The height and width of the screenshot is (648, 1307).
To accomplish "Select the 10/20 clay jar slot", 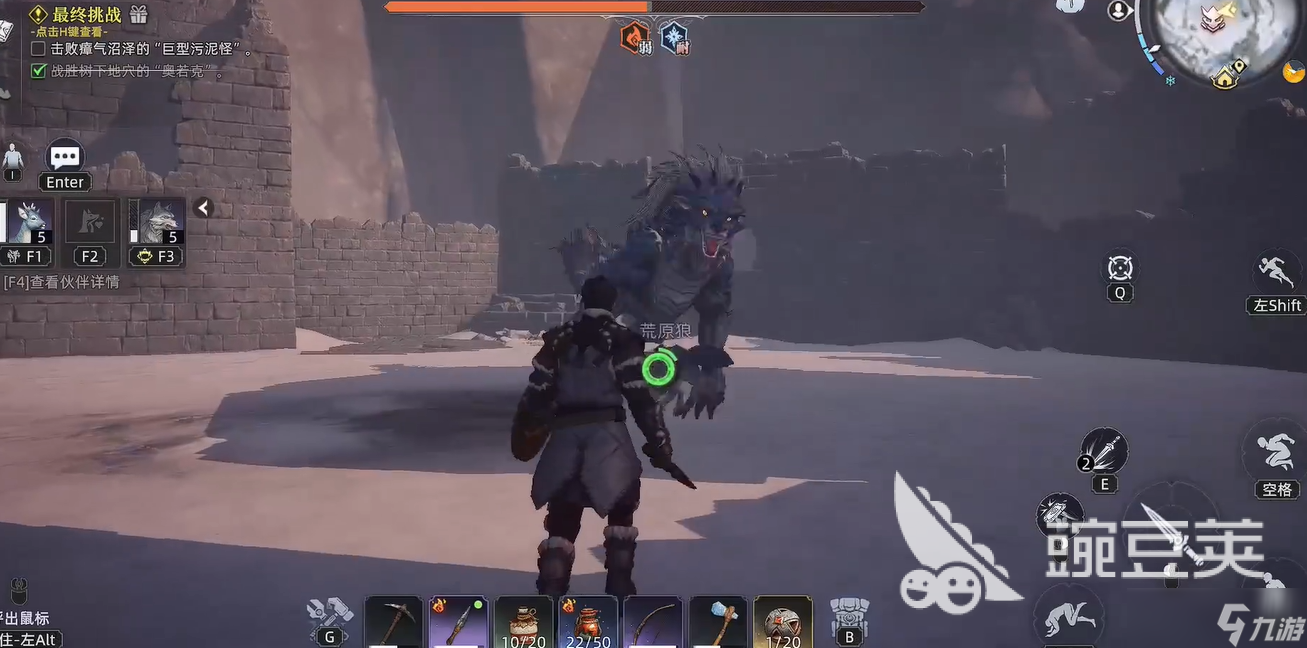I will point(524,622).
